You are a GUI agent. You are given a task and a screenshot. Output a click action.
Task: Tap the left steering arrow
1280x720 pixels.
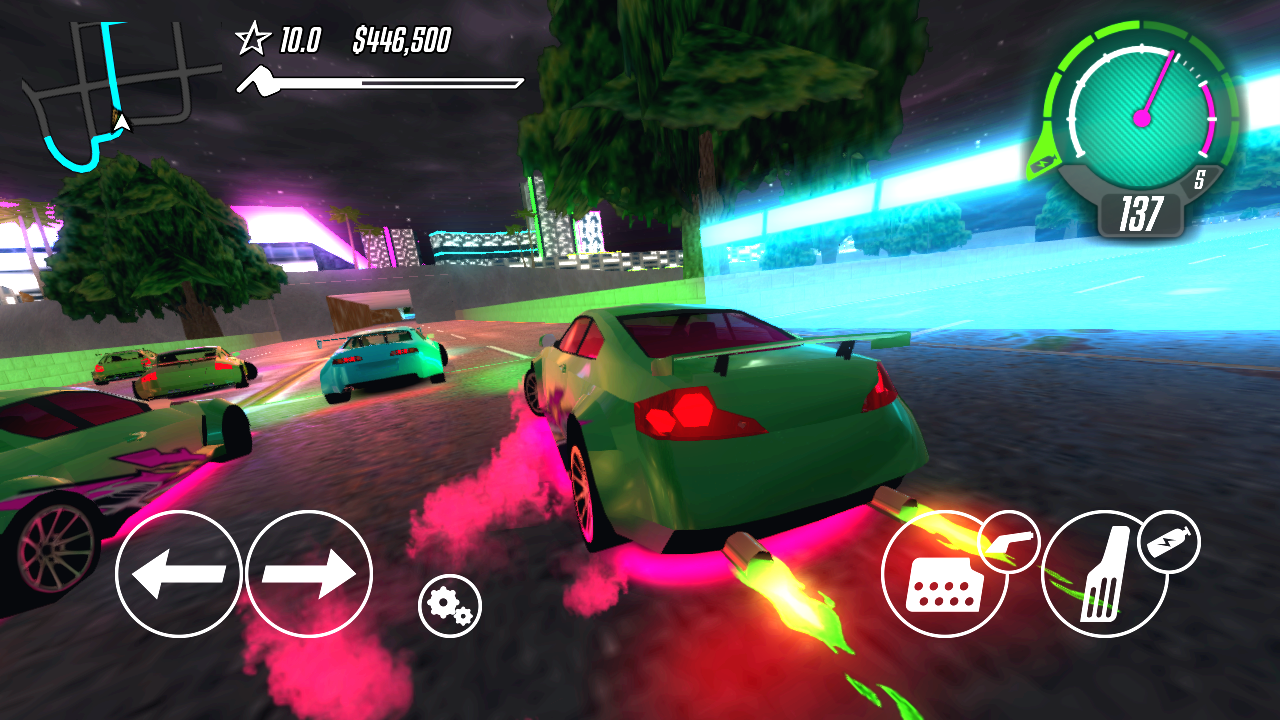(x=180, y=575)
